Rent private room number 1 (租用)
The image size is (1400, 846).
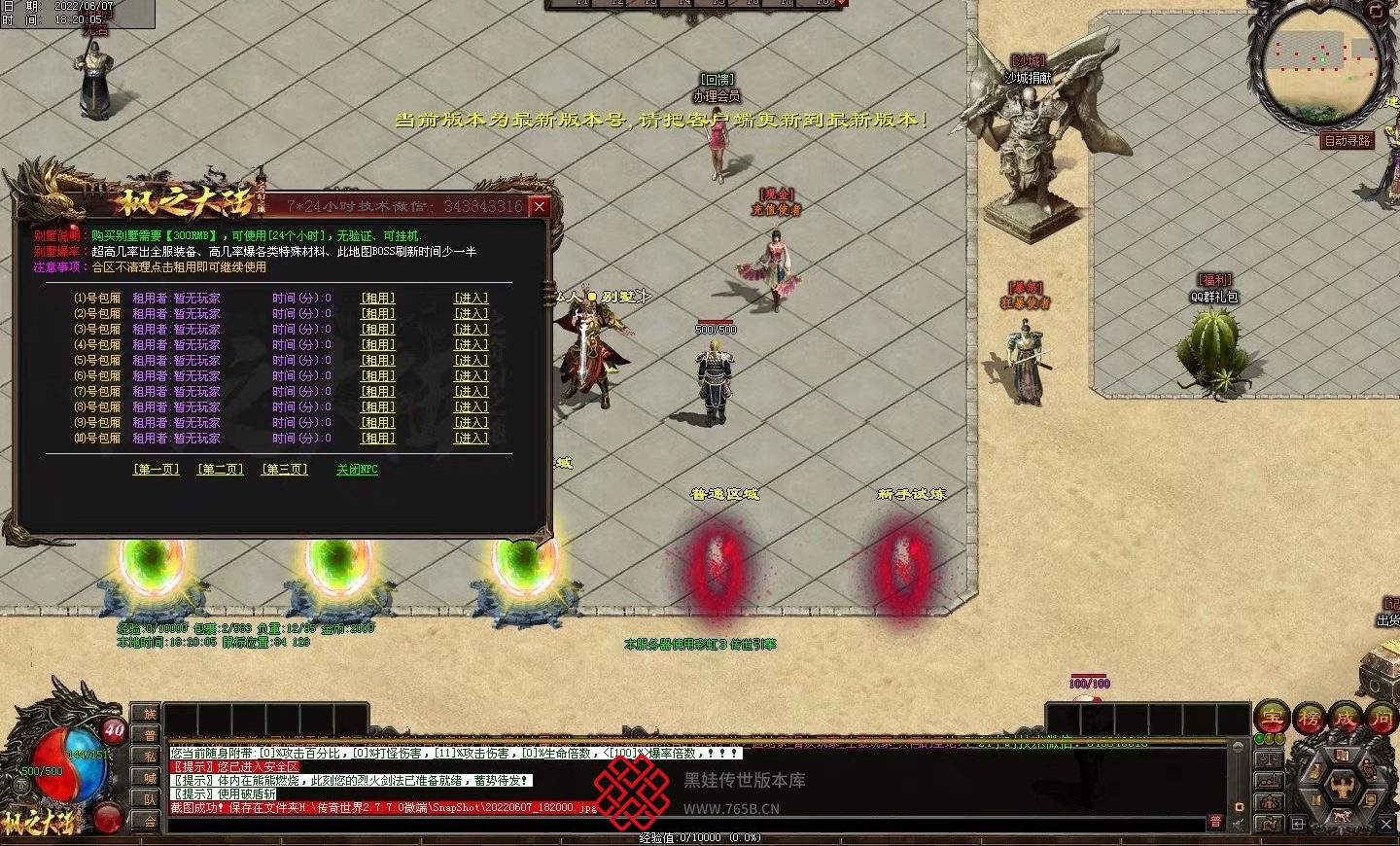coord(378,299)
